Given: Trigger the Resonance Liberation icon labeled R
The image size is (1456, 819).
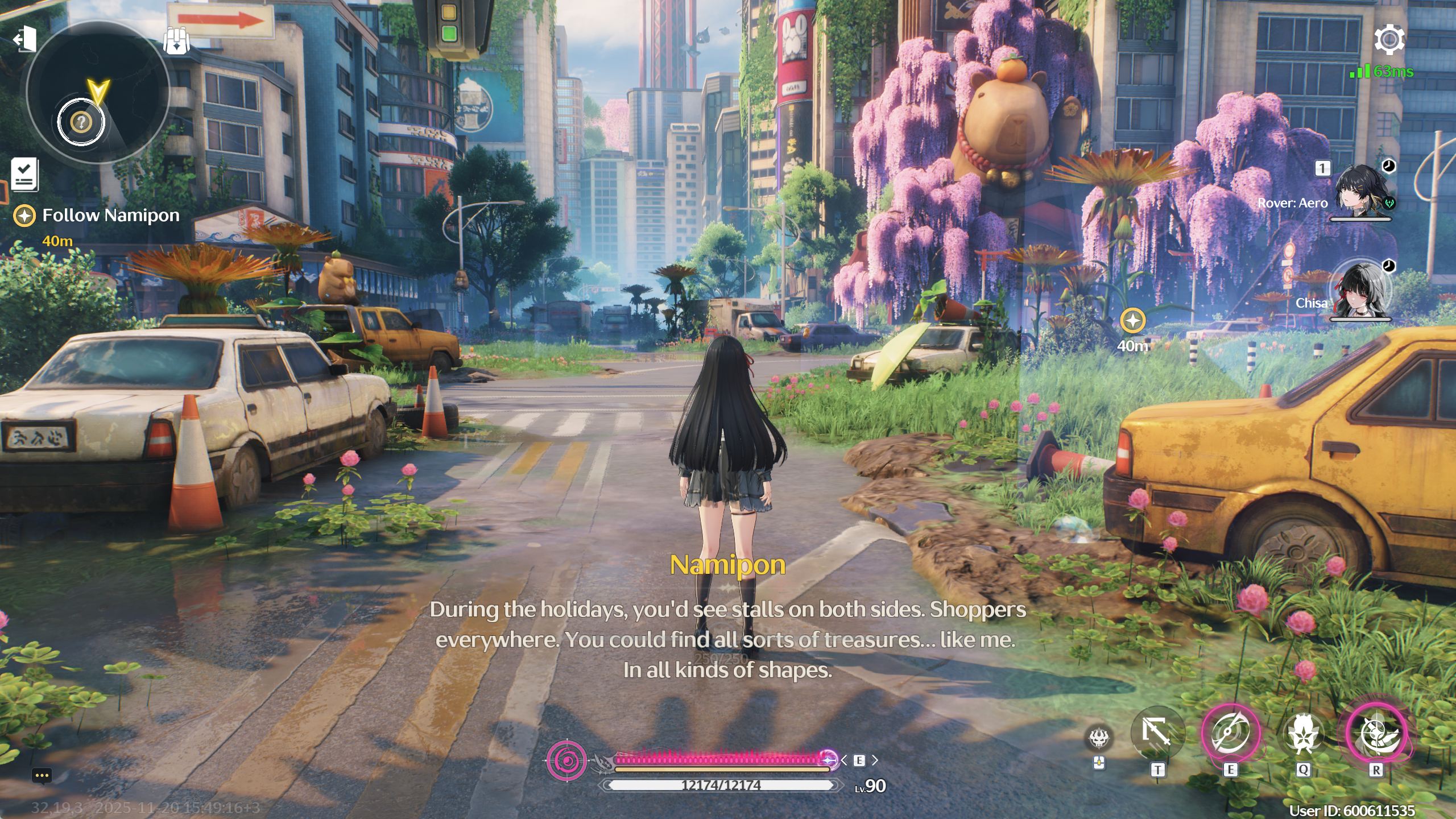Looking at the screenshot, I should [1375, 734].
